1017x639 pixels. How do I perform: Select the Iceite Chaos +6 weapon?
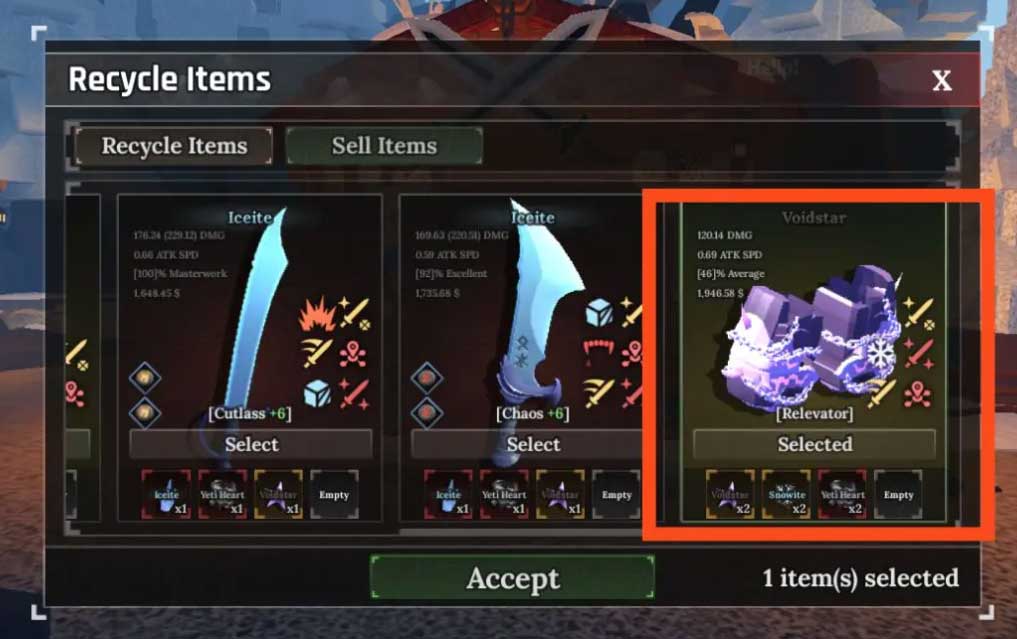click(x=533, y=444)
